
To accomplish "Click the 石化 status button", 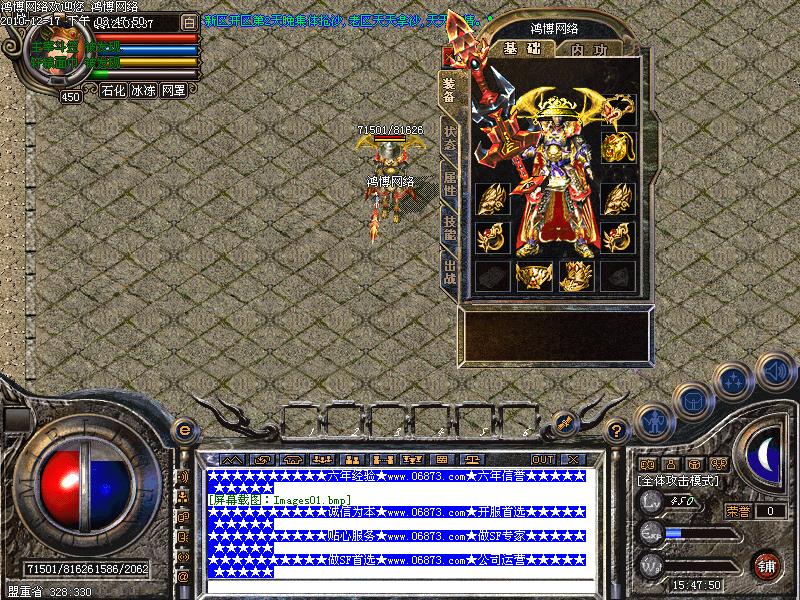I will [113, 90].
